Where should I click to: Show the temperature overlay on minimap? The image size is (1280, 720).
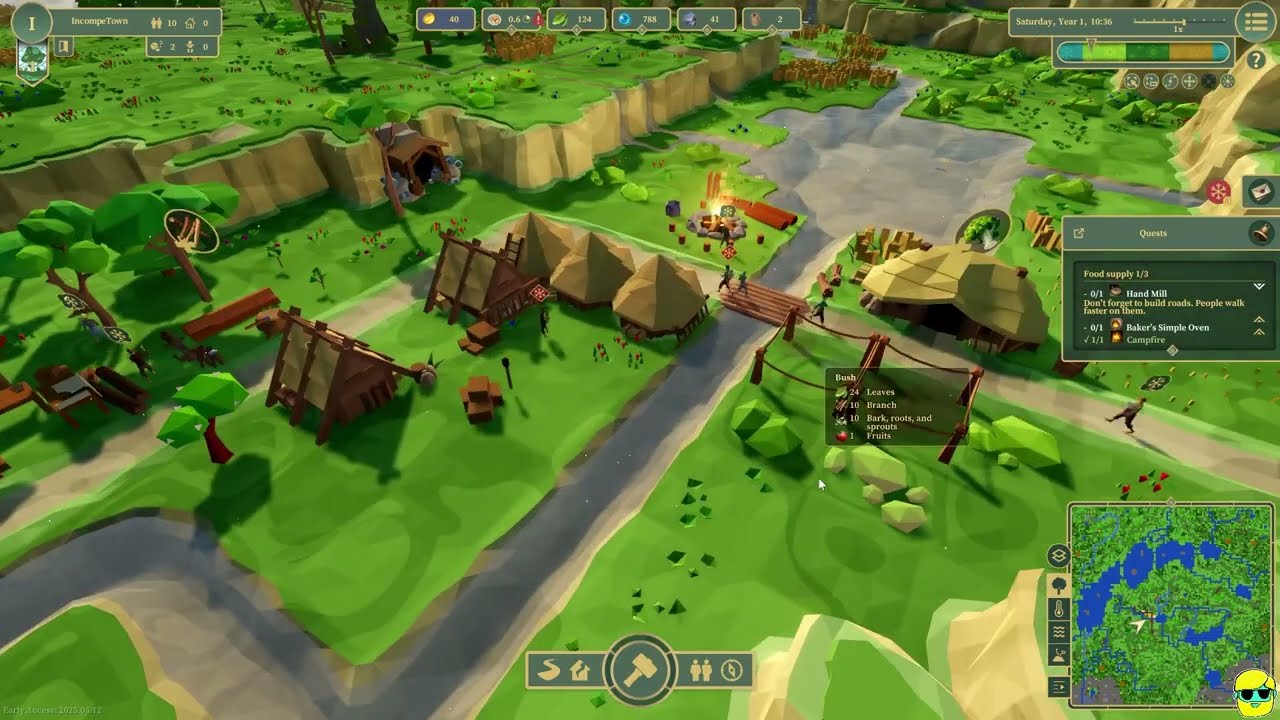click(x=1059, y=609)
